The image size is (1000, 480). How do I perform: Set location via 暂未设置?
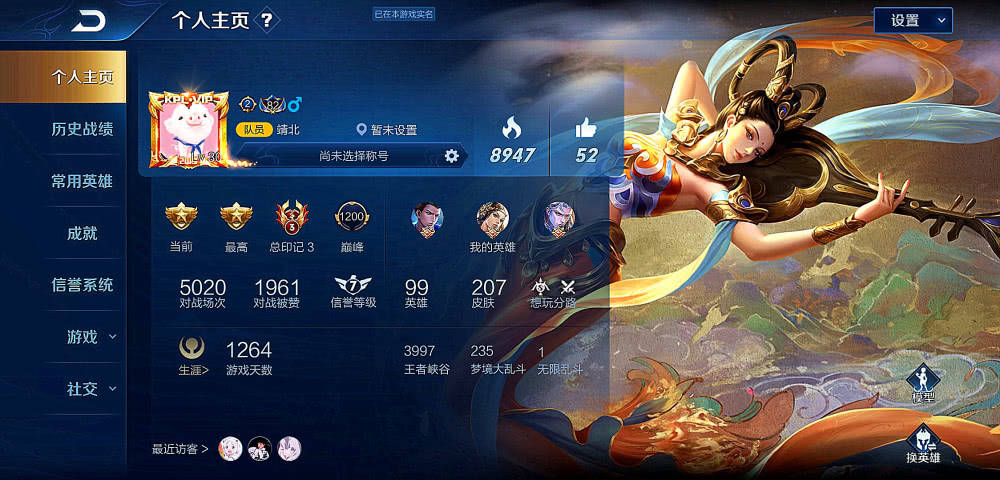point(387,130)
